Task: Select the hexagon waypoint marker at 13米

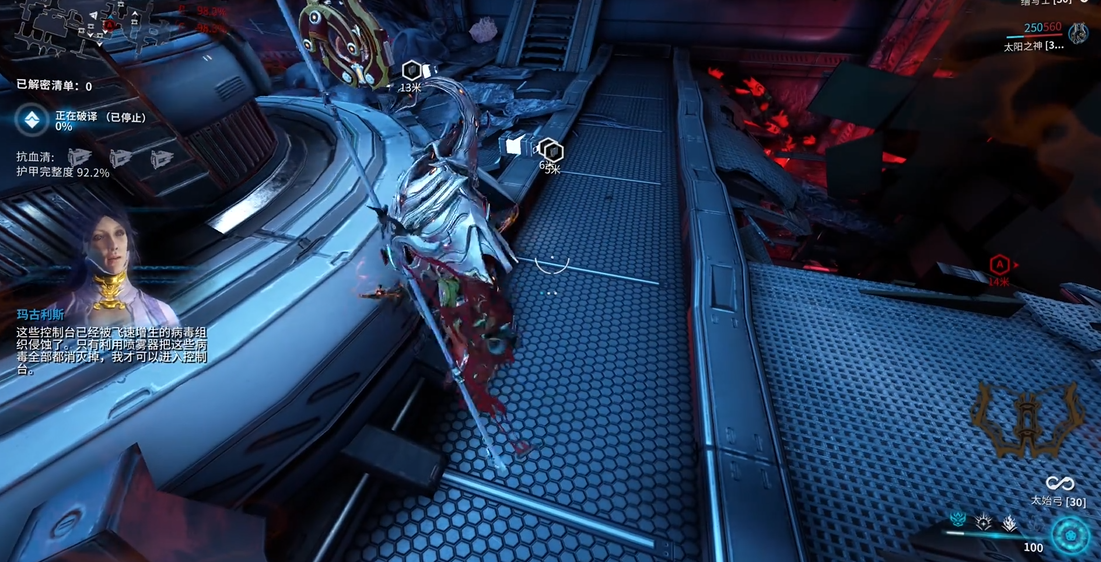Action: coord(410,71)
